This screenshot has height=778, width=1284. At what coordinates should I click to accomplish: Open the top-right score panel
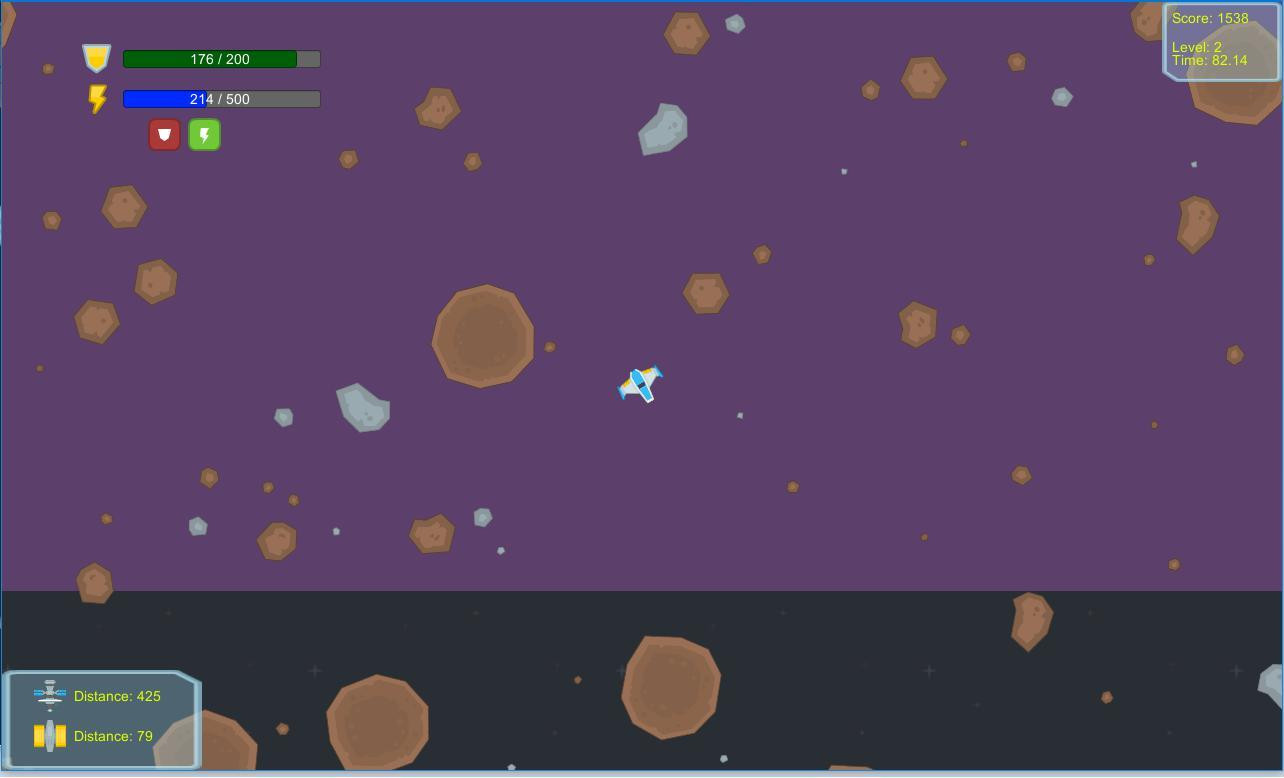[x=1220, y=40]
